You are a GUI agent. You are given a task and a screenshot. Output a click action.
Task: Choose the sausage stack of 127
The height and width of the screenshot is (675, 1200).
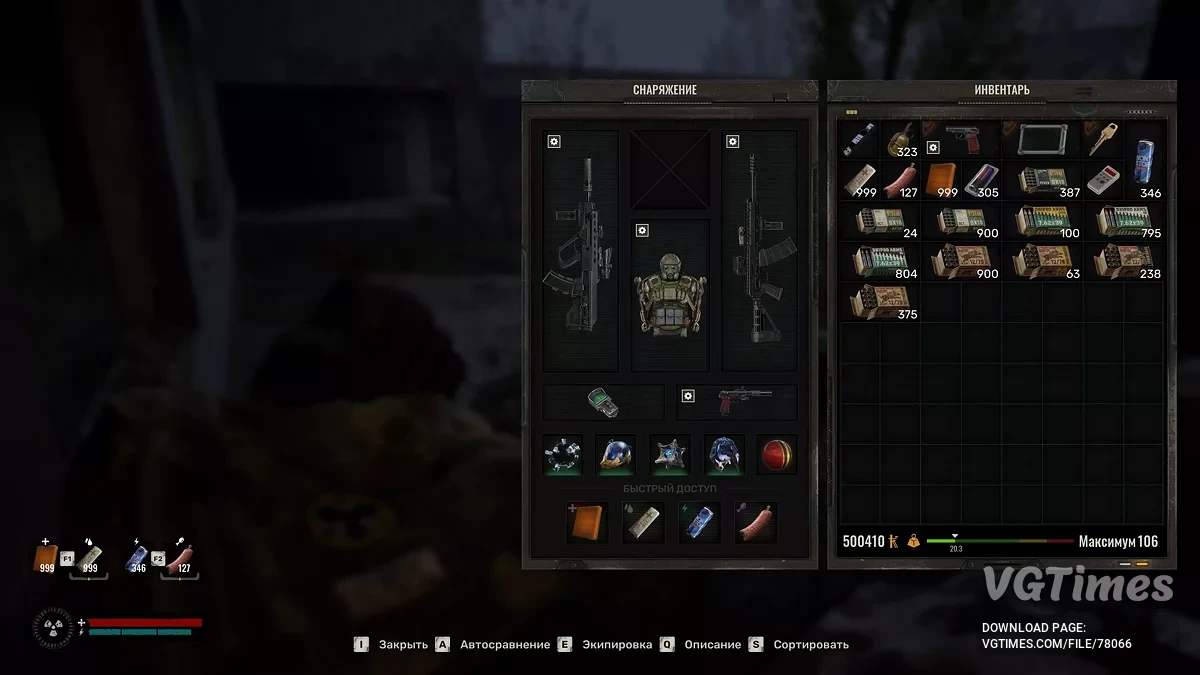pyautogui.click(x=899, y=180)
